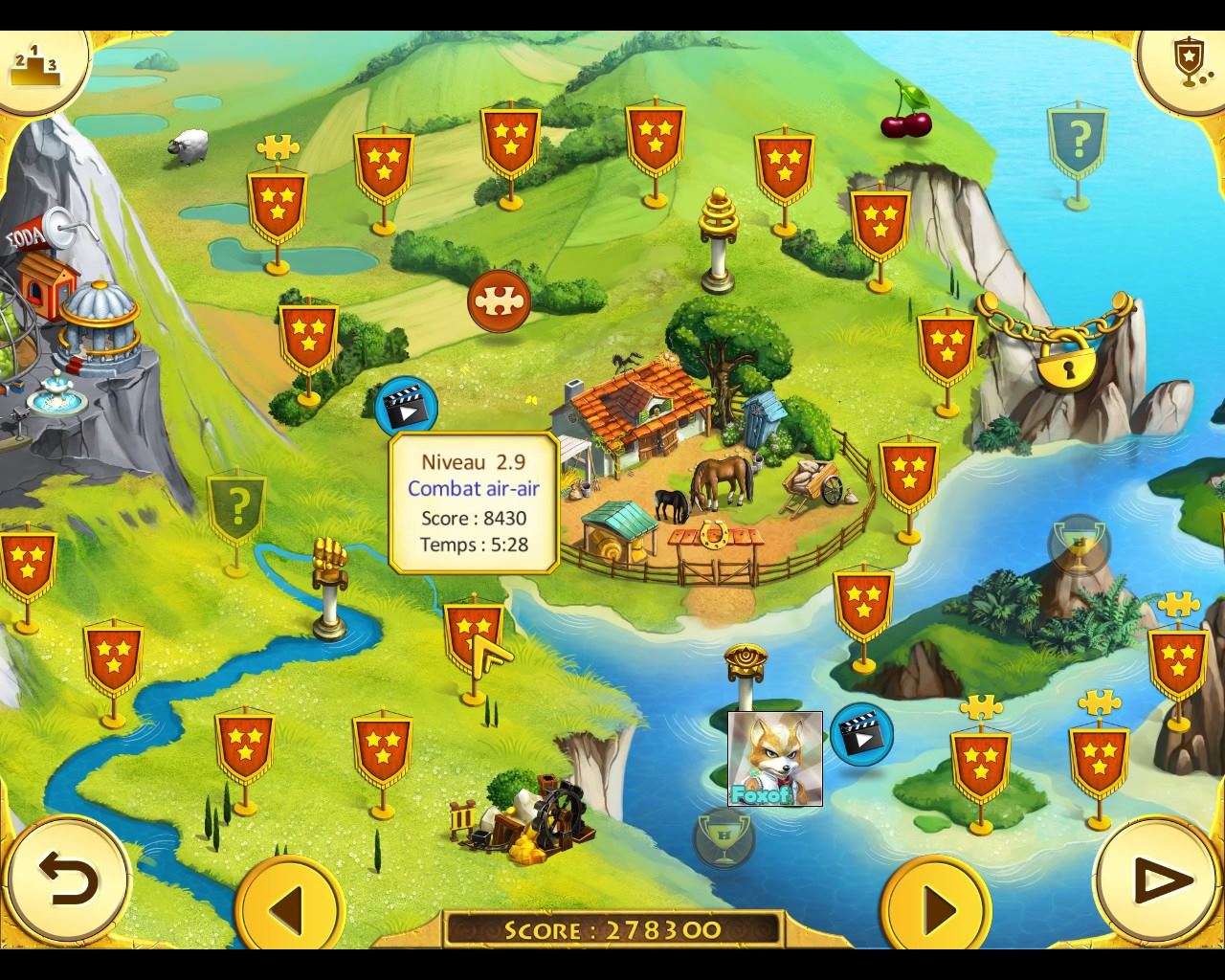Image resolution: width=1225 pixels, height=980 pixels.
Task: Click the Foxof player avatar
Action: point(775,758)
